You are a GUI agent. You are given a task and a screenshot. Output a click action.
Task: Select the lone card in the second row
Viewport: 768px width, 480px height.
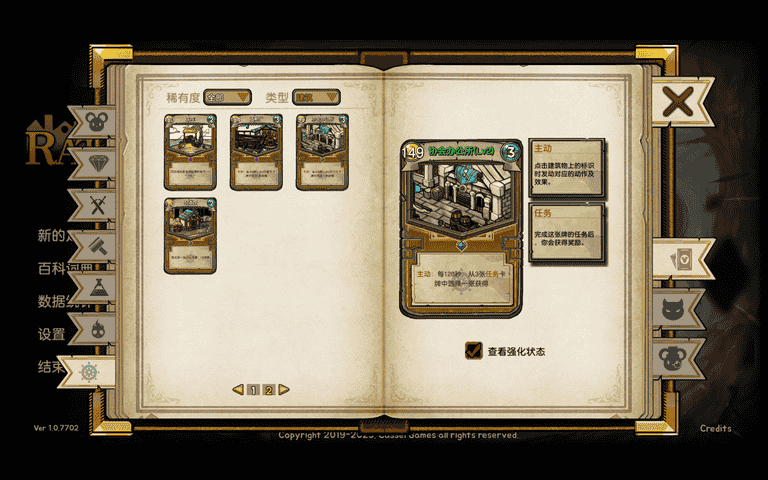(192, 235)
